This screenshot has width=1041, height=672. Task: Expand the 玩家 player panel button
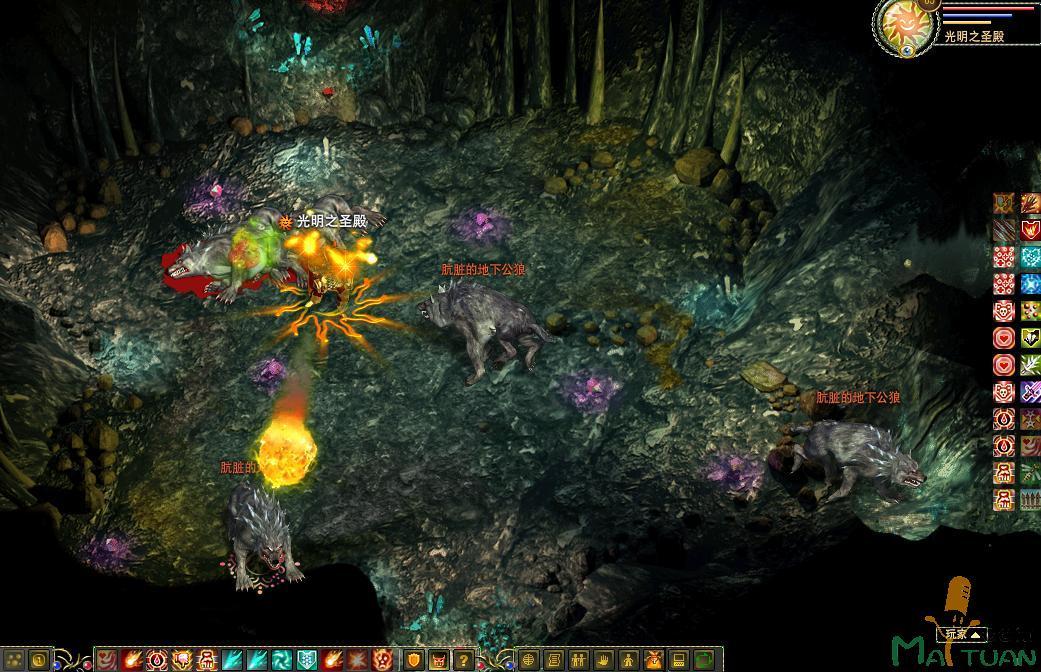[x=961, y=634]
